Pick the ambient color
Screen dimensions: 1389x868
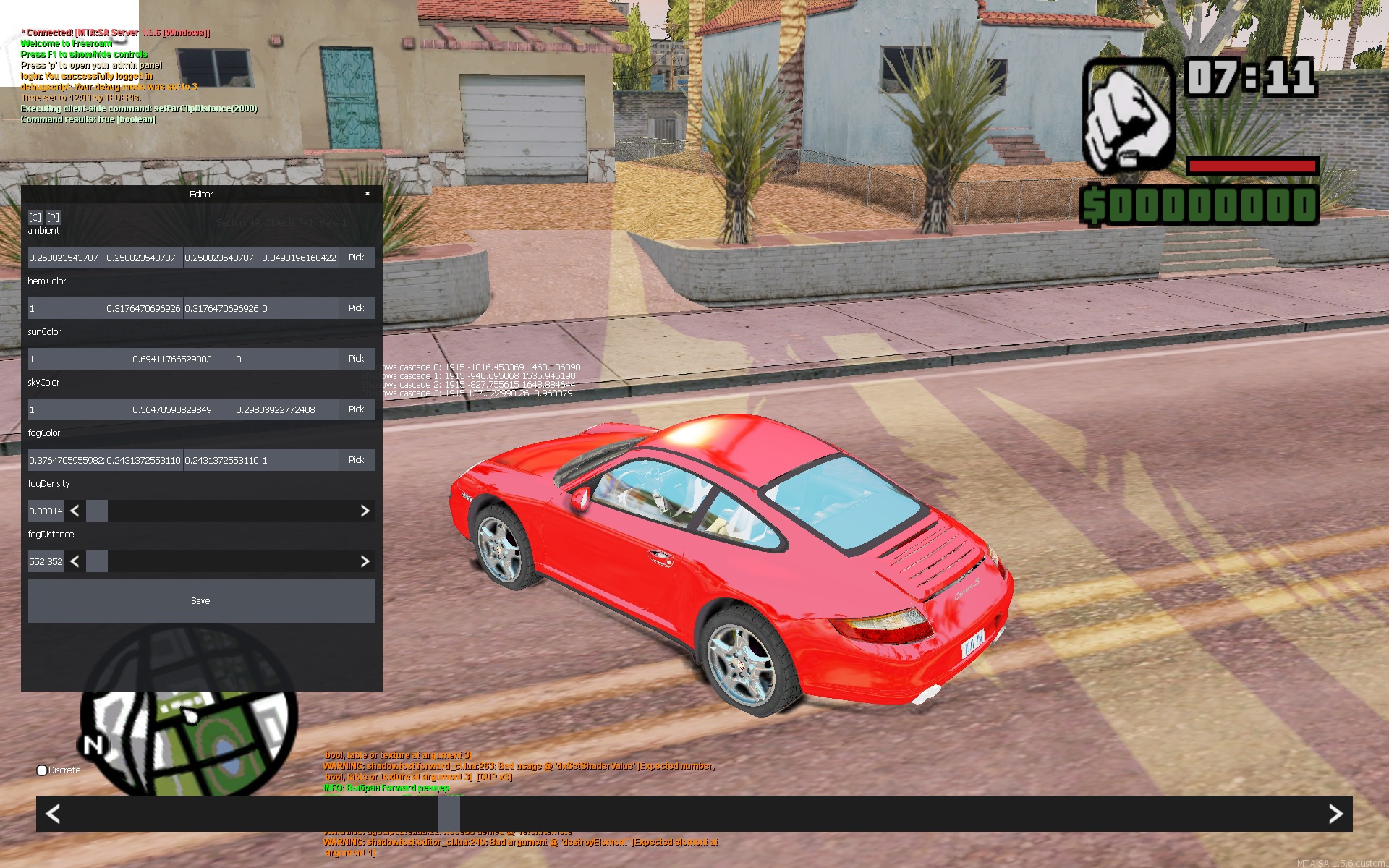(357, 258)
